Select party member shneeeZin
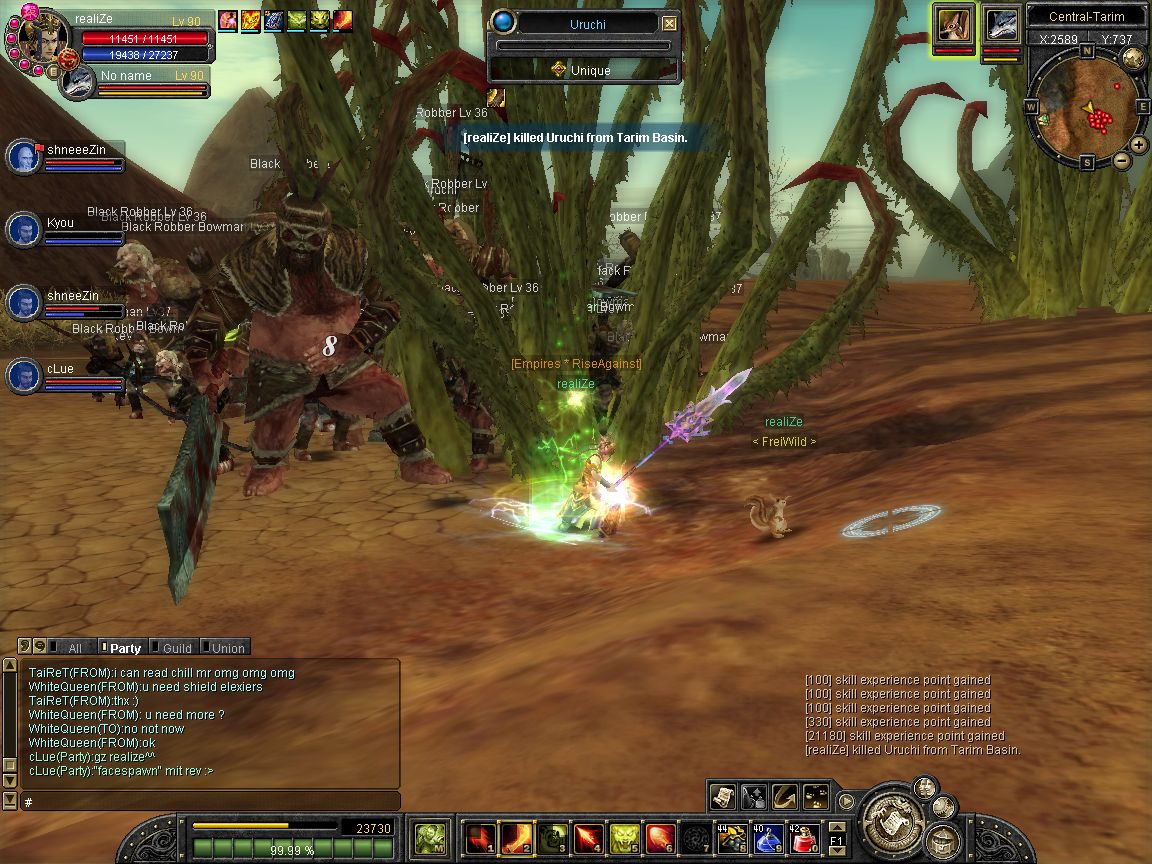The image size is (1152, 864). click(x=24, y=157)
